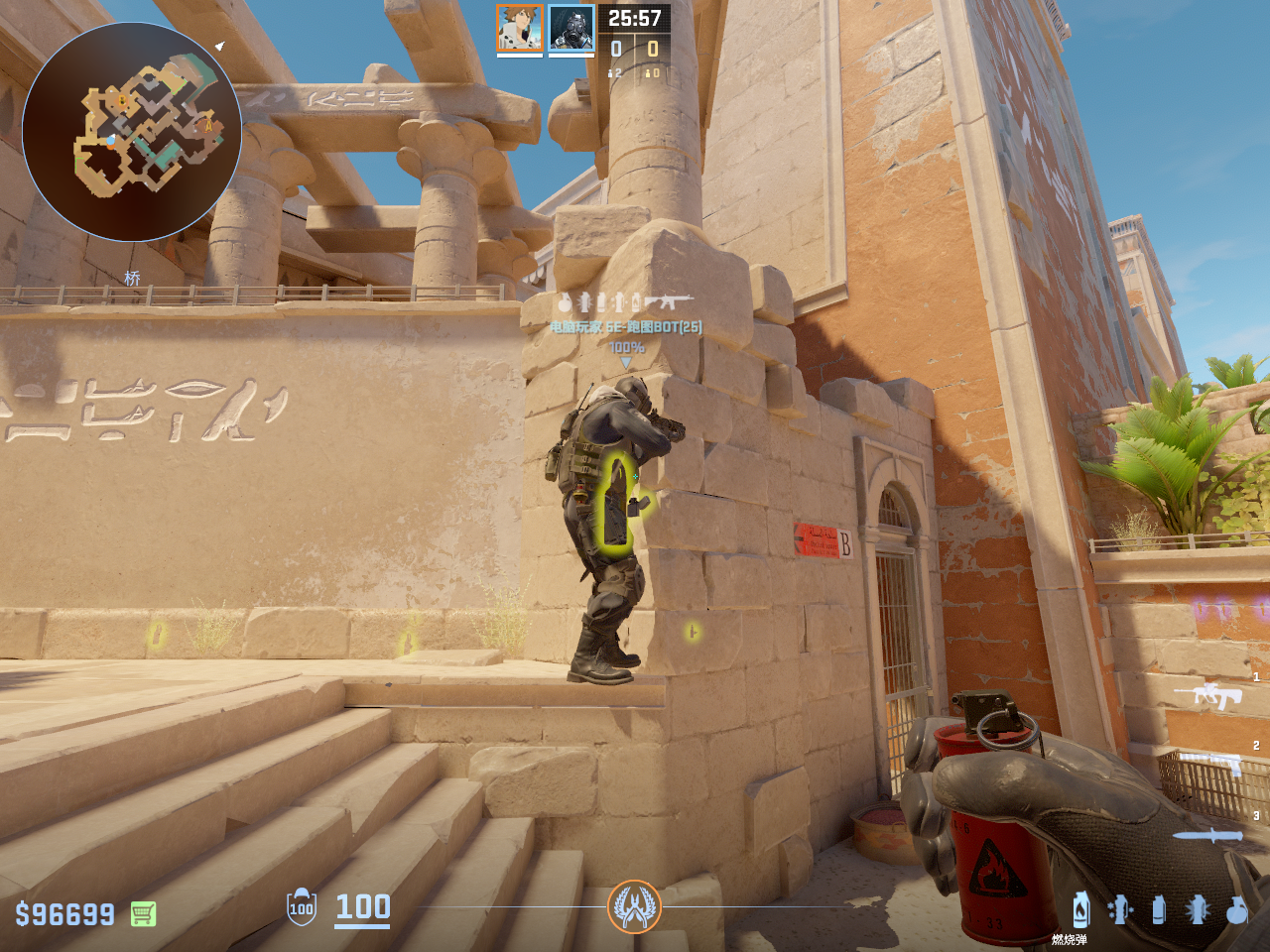This screenshot has height=952, width=1270.
Task: Switch to the primary rifle in slot 1
Action: pyautogui.click(x=1207, y=695)
